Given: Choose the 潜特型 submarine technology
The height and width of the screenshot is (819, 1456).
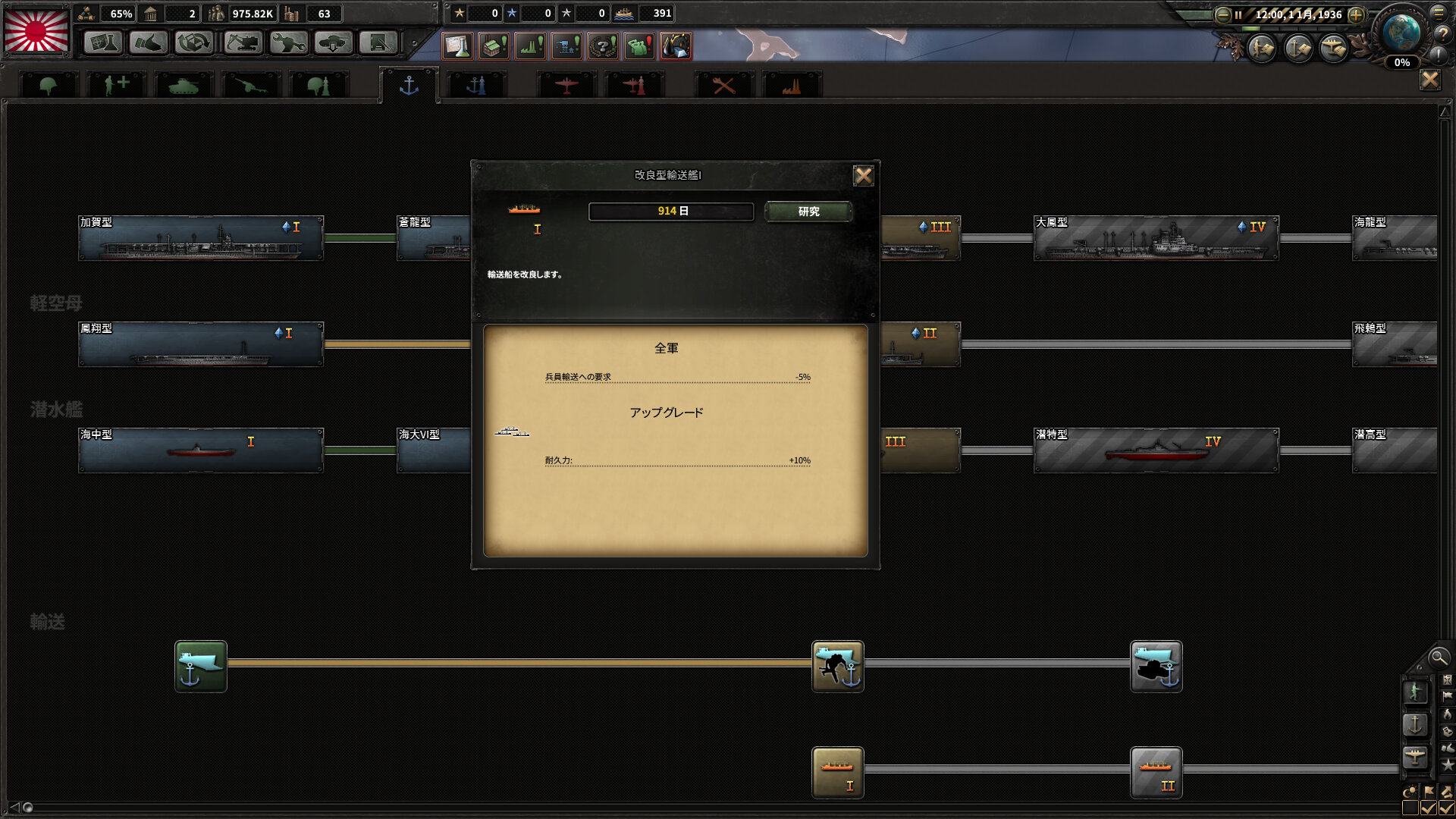Looking at the screenshot, I should [1156, 450].
